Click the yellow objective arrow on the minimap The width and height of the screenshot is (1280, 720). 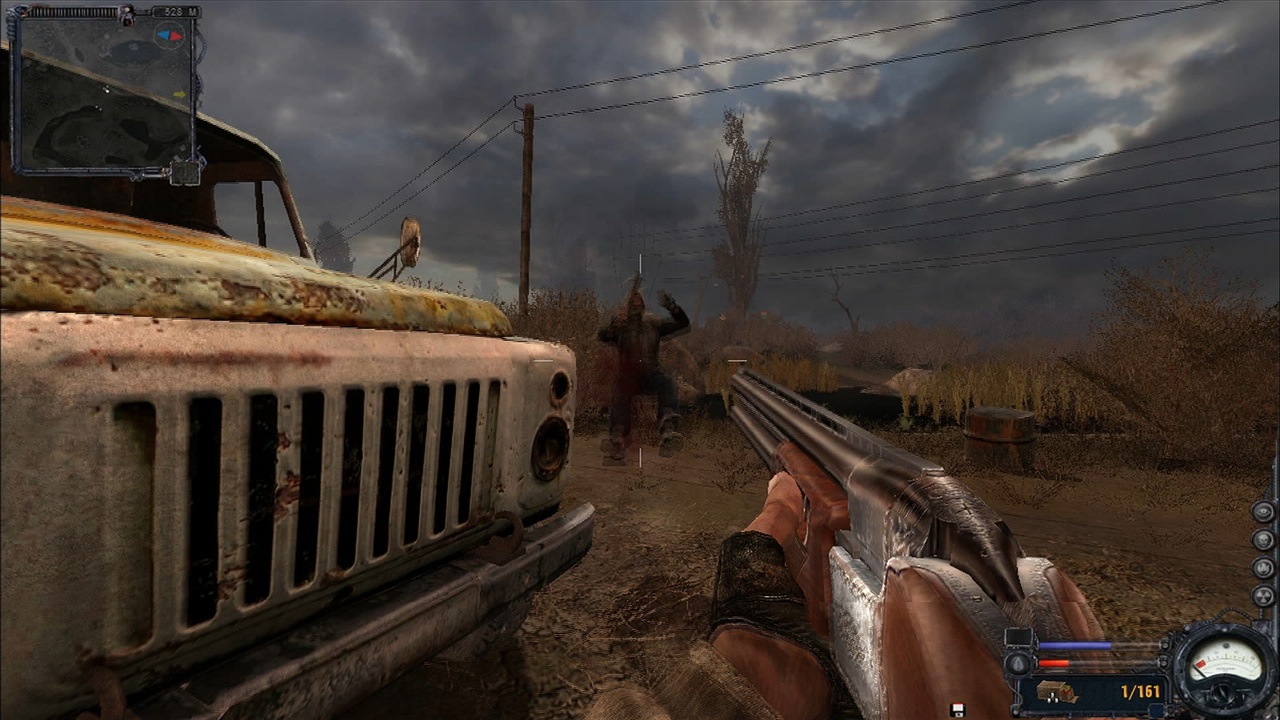[180, 95]
